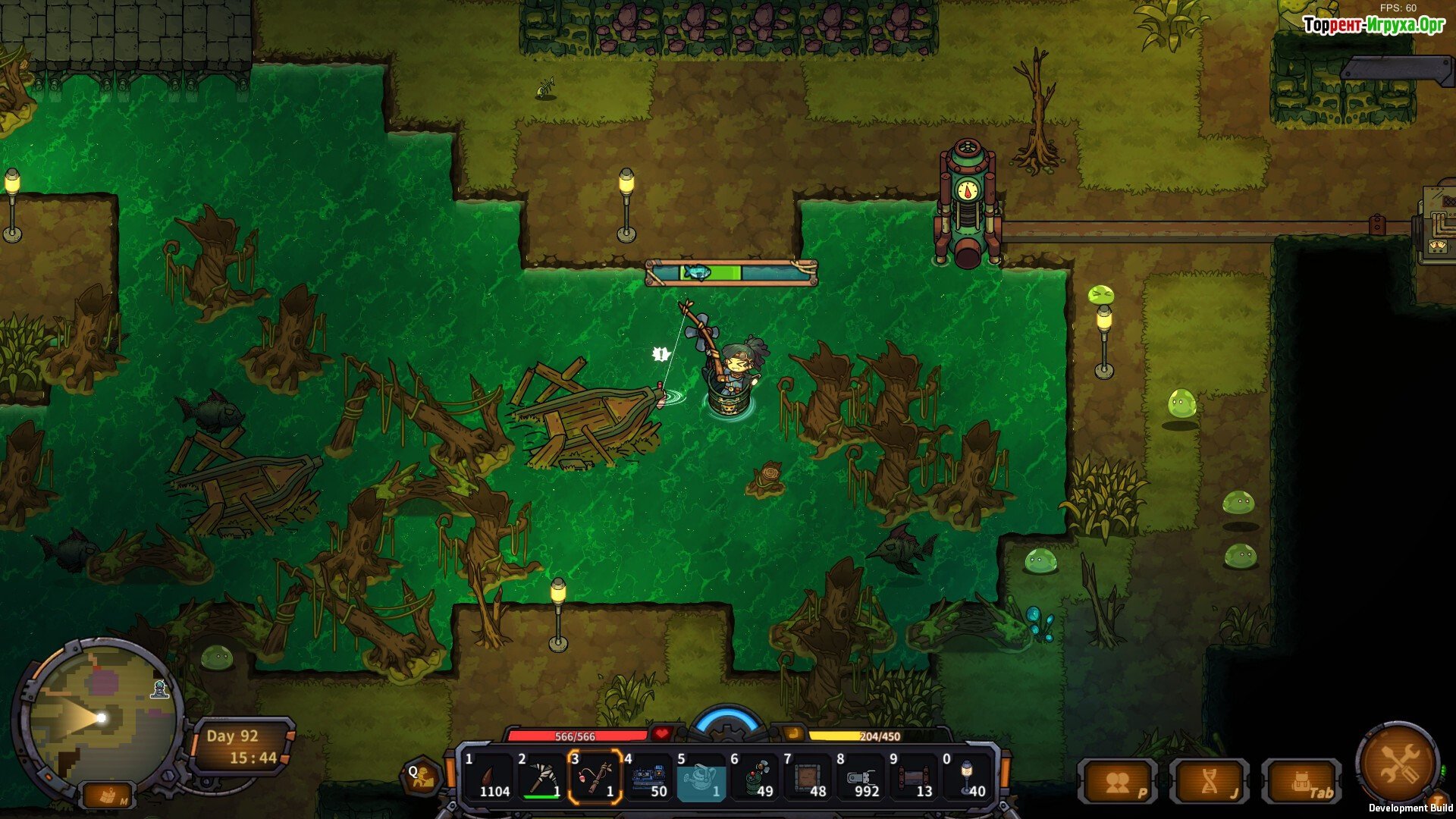1456x819 pixels.
Task: Open the wrench and screwdriver build menu
Action: pyautogui.click(x=1397, y=764)
